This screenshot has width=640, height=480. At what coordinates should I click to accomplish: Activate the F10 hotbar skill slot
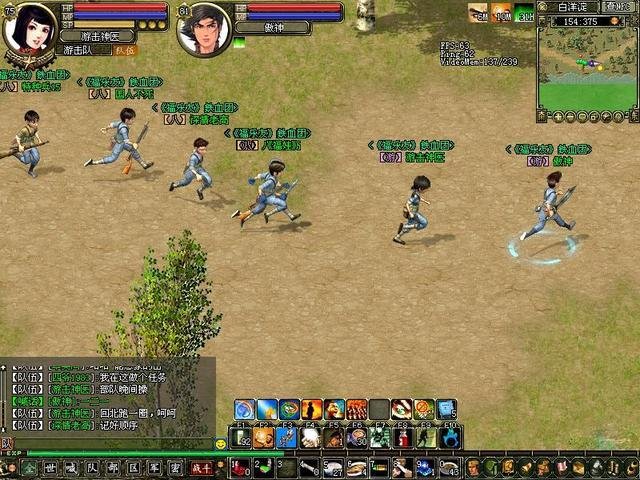point(449,437)
